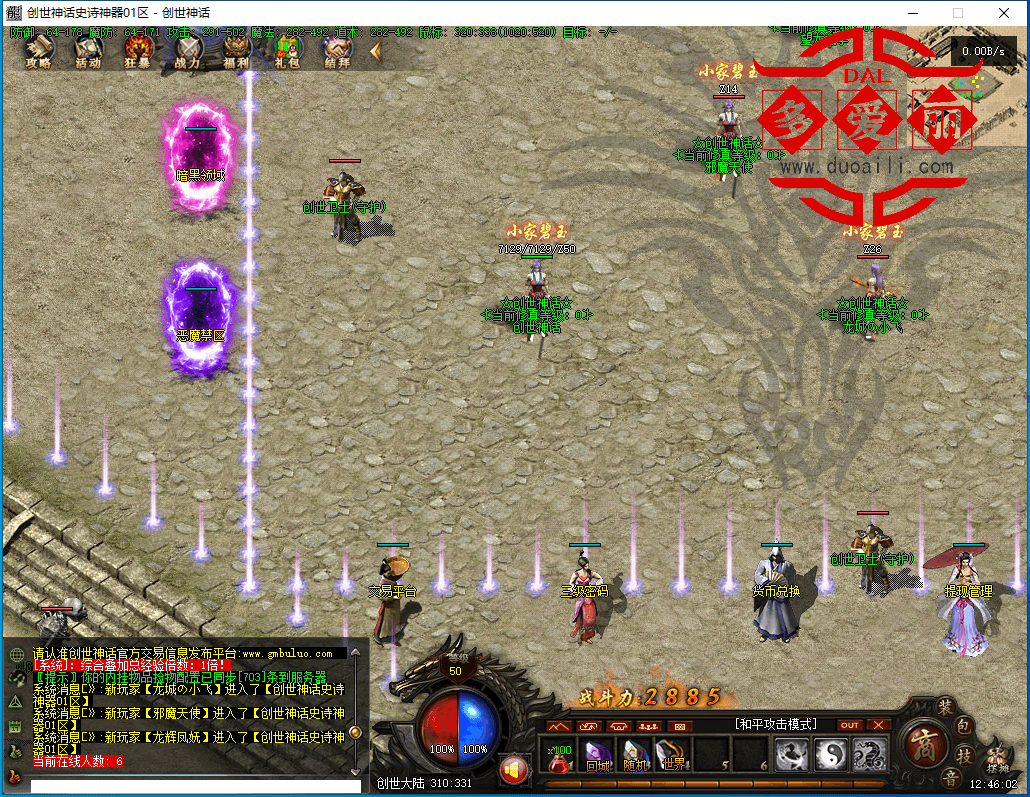Open the 装 equipment panel
The width and height of the screenshot is (1030, 797).
click(x=945, y=706)
